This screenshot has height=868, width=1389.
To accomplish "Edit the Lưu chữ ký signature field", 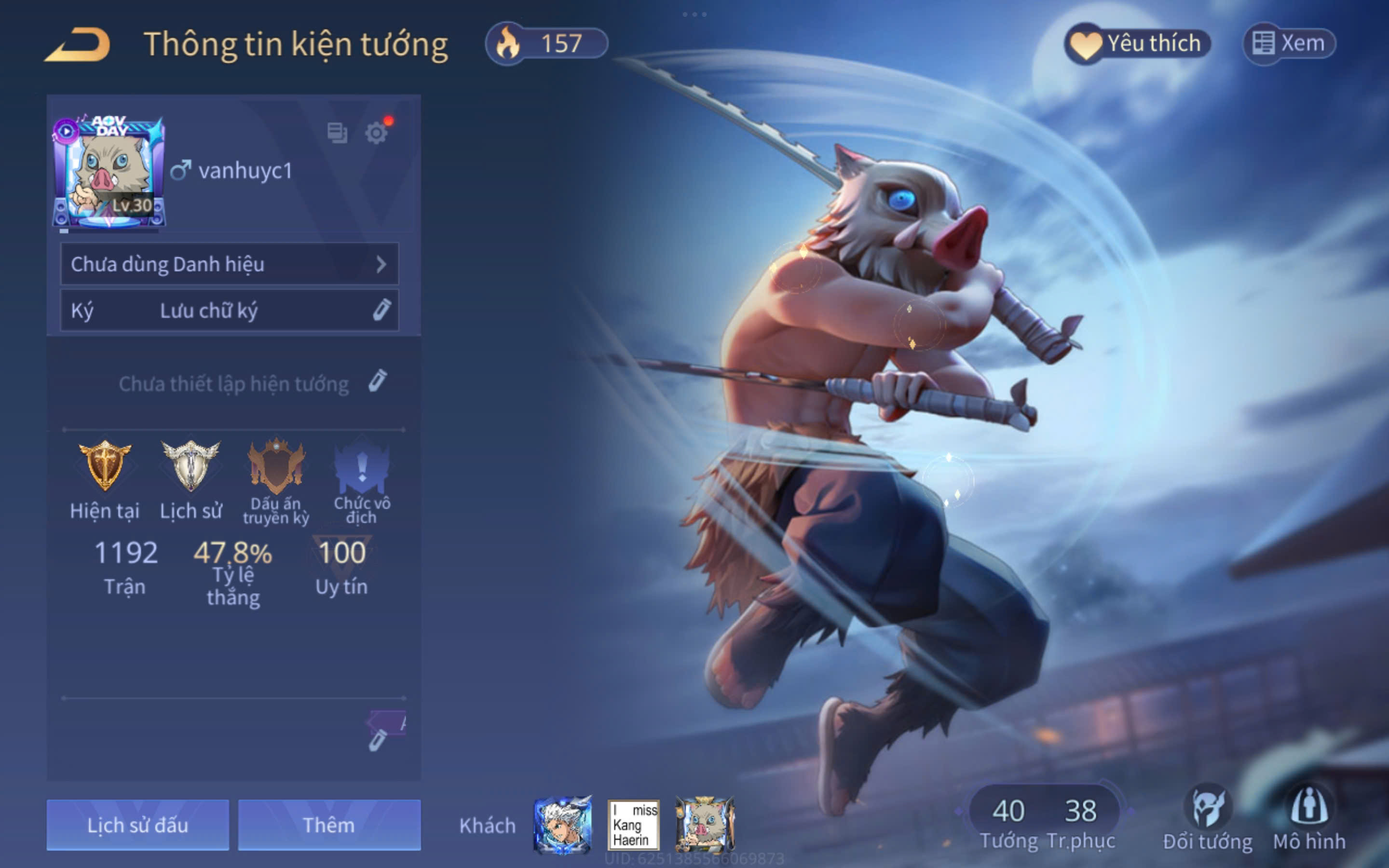I will [230, 311].
